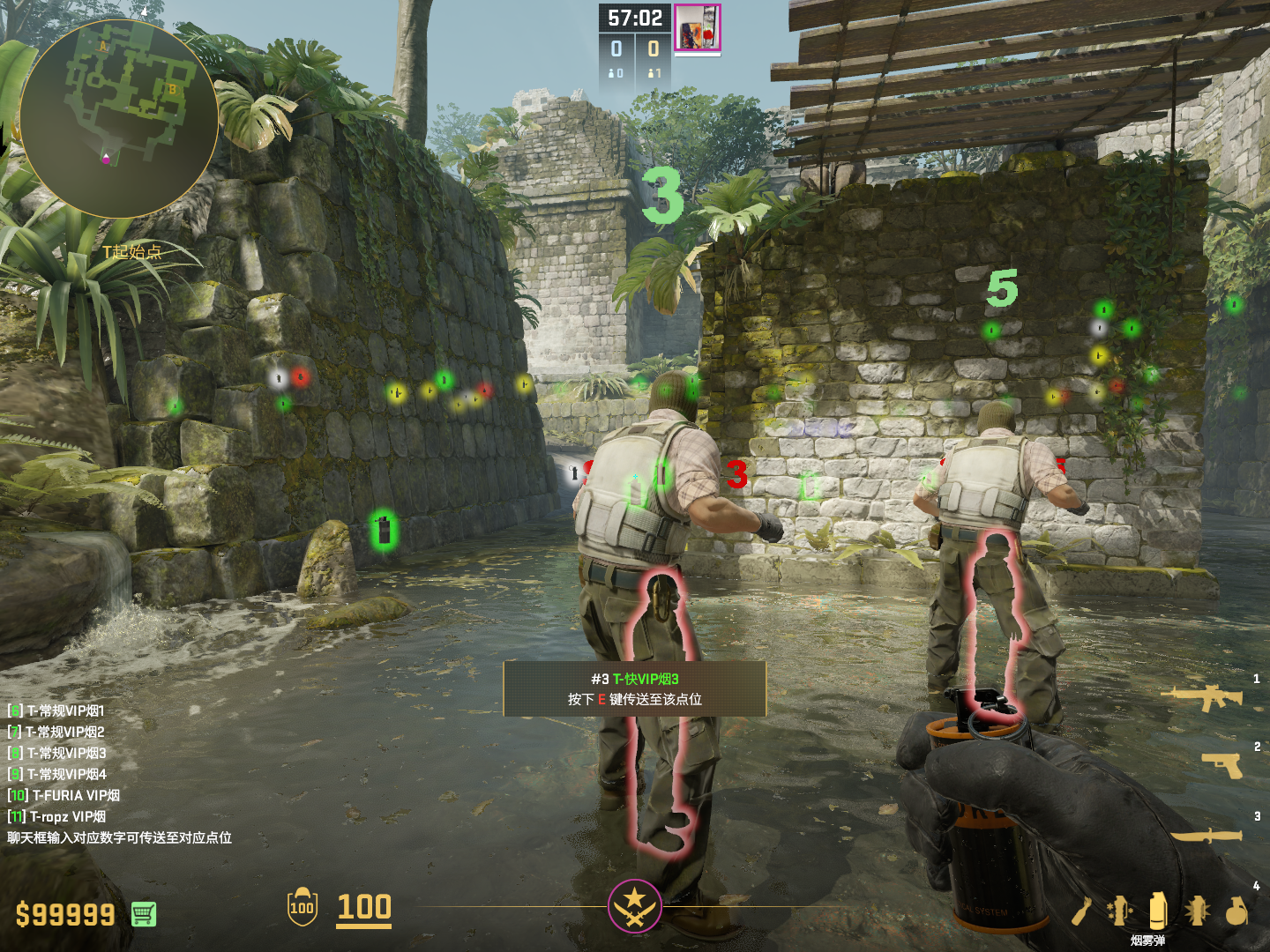Click the rank emblem at bottom center
This screenshot has width=1270, height=952.
point(634,906)
